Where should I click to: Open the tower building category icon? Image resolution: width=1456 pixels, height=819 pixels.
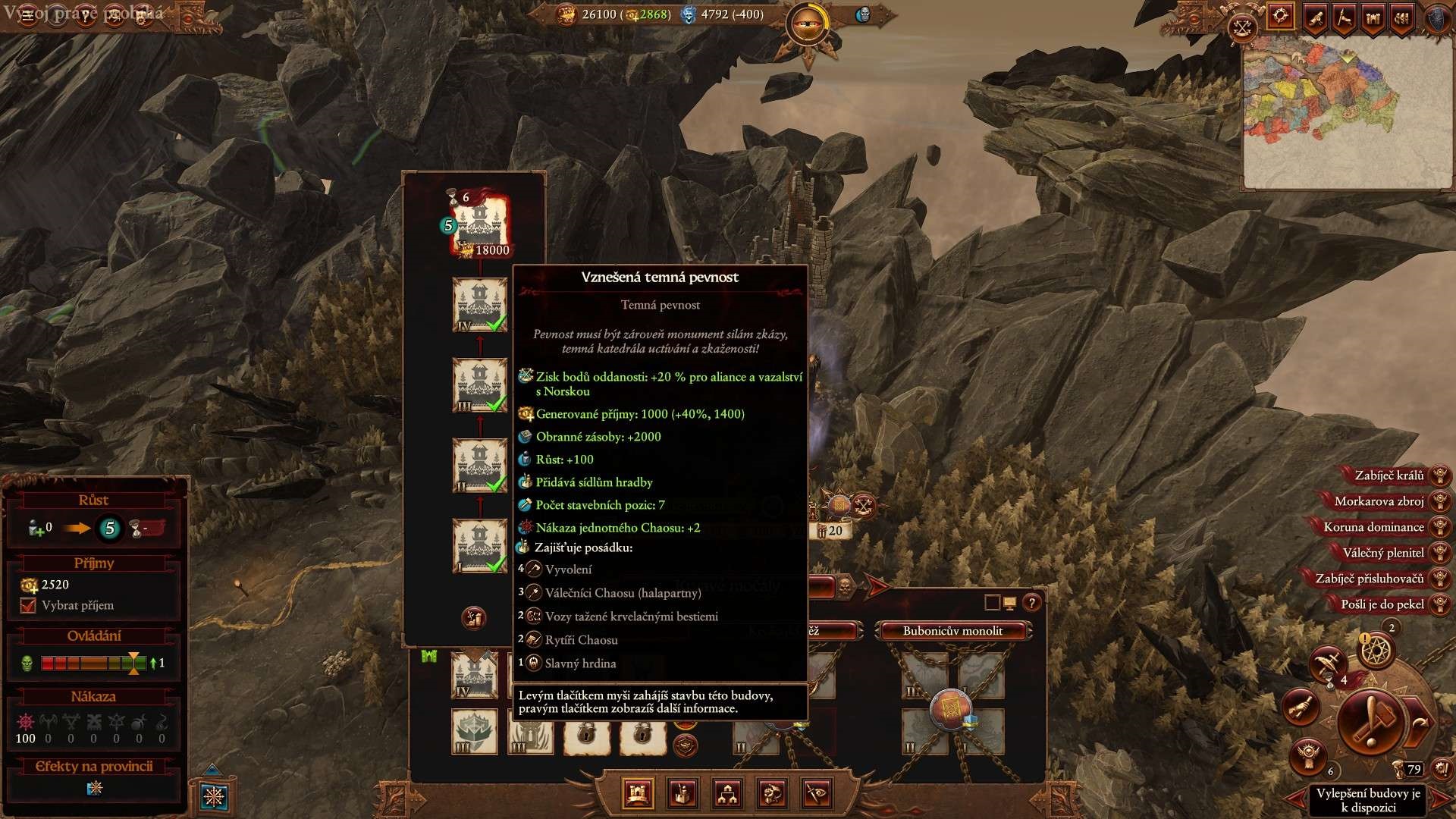tap(682, 793)
